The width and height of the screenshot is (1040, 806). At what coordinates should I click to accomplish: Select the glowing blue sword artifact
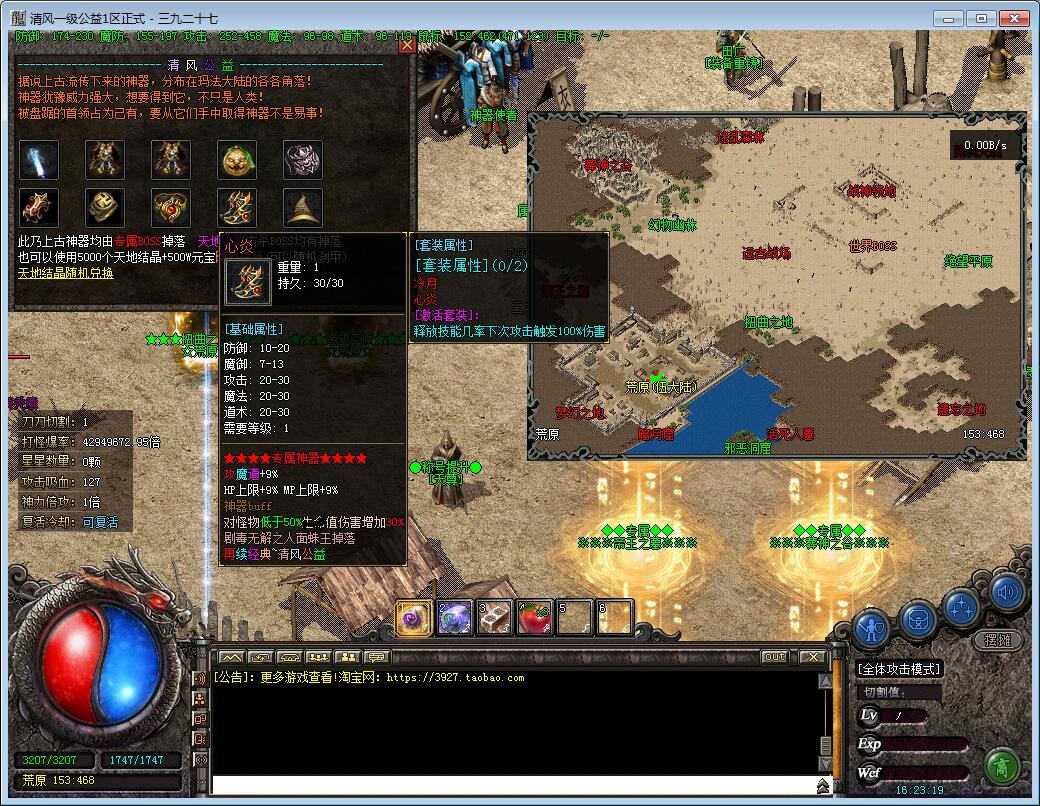39,160
